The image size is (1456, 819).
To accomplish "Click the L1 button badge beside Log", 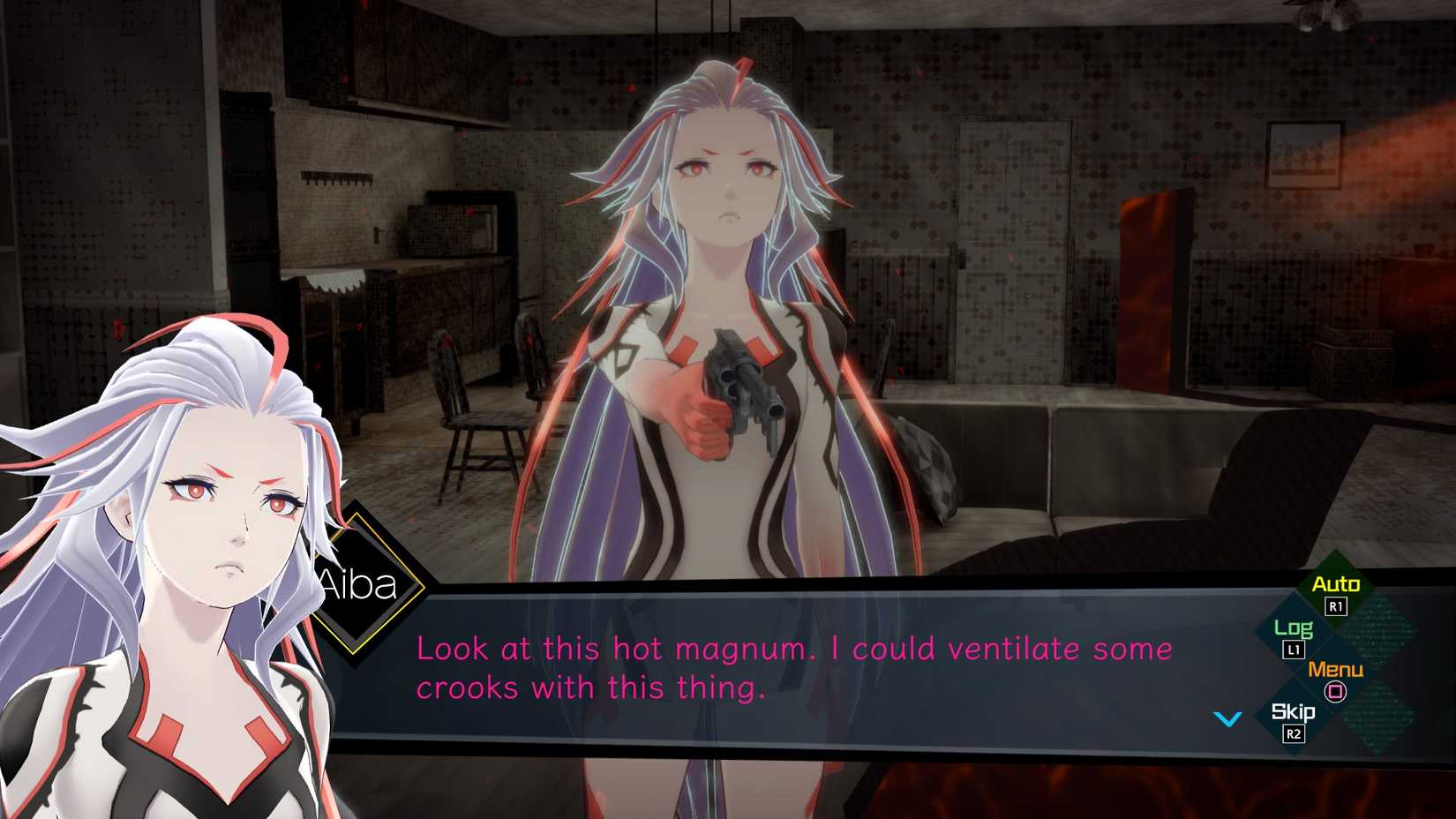I will 1294,651.
